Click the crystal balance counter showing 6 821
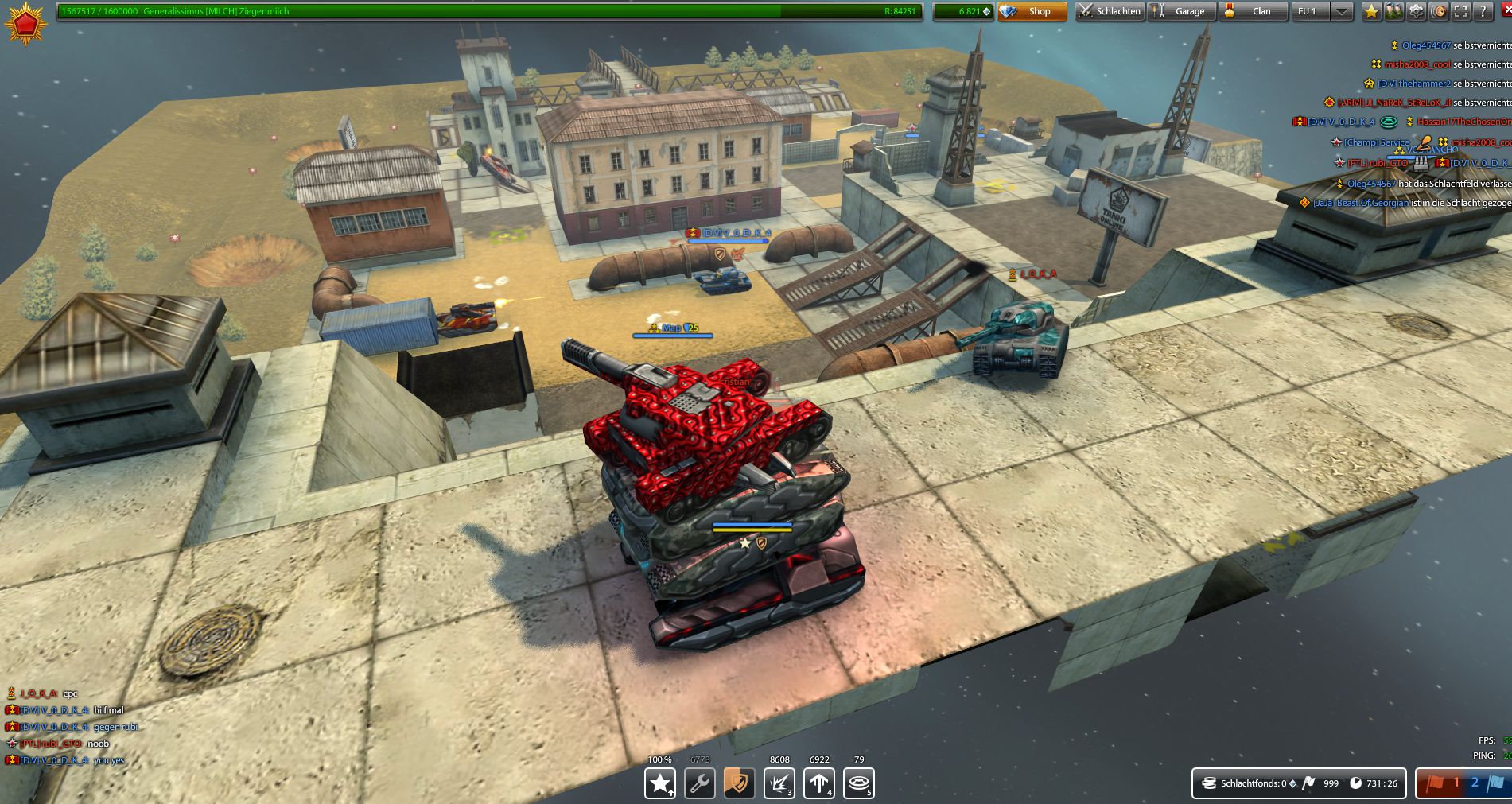Image resolution: width=1512 pixels, height=804 pixels. tap(962, 11)
